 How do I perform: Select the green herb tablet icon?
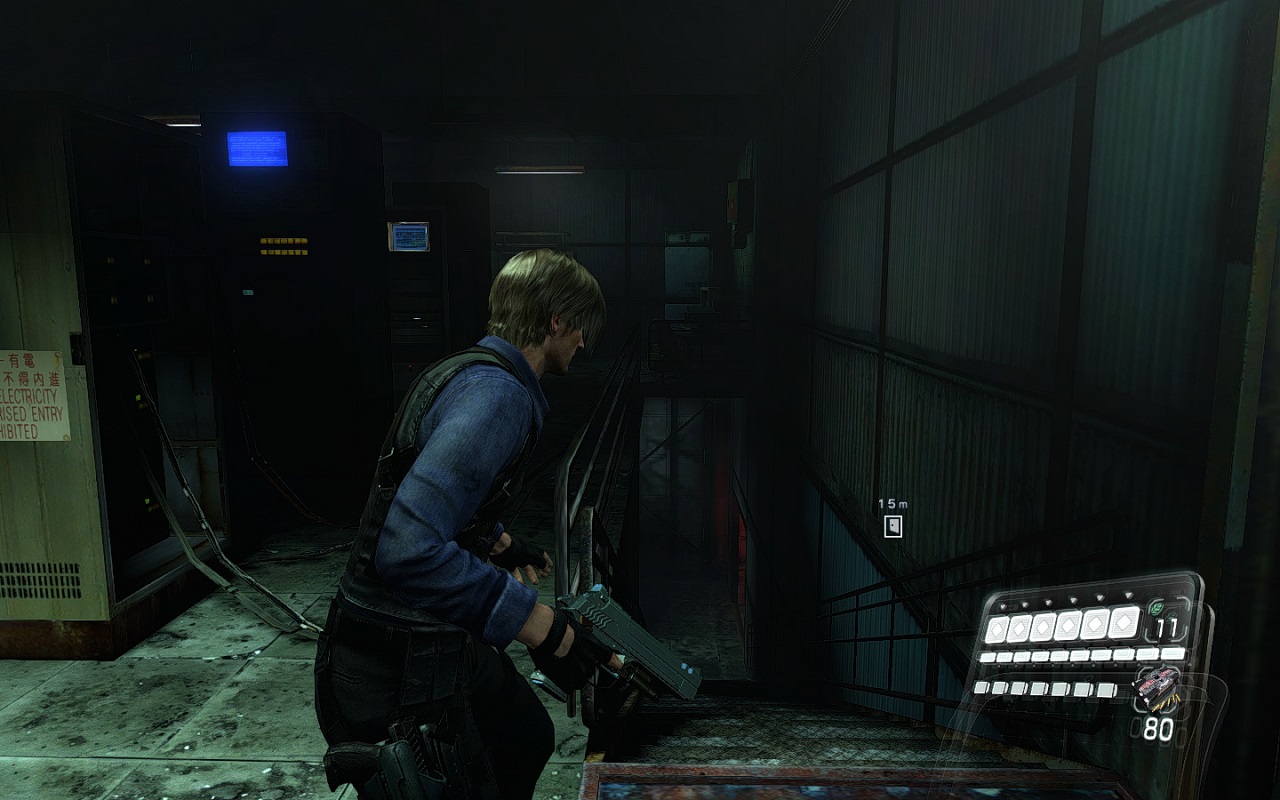[1158, 607]
